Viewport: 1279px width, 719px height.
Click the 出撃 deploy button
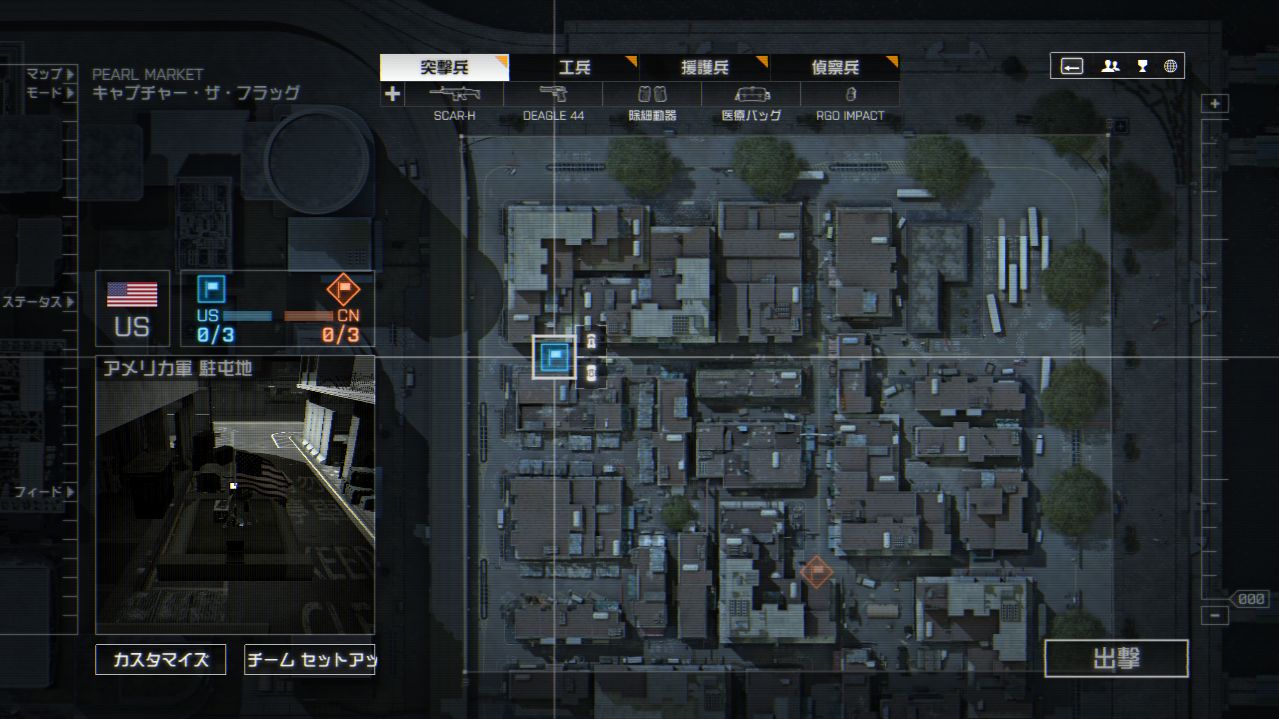pyautogui.click(x=1116, y=659)
